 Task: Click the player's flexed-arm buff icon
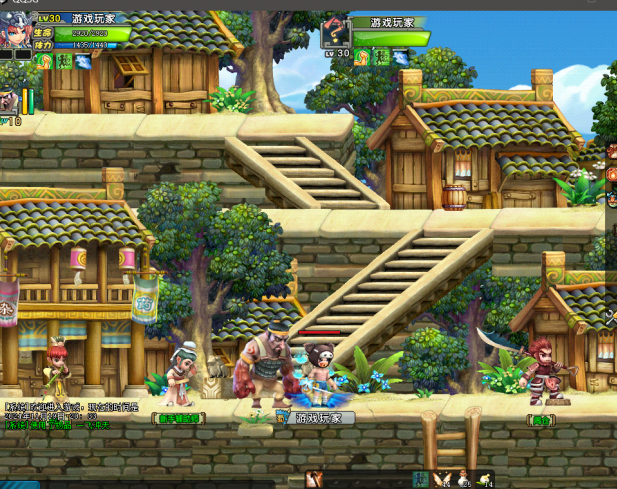(x=43, y=61)
